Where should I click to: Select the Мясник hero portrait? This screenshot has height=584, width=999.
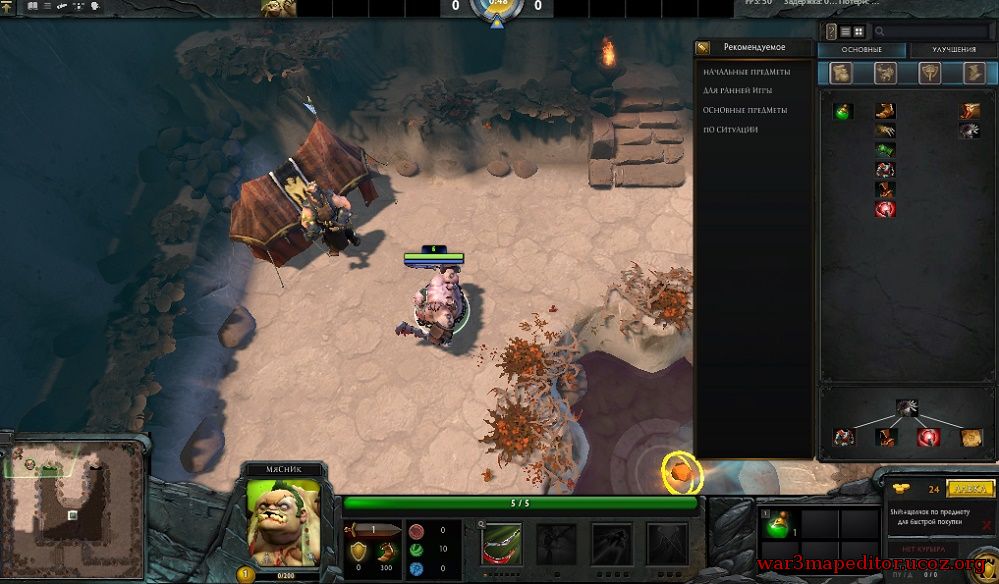[x=283, y=522]
